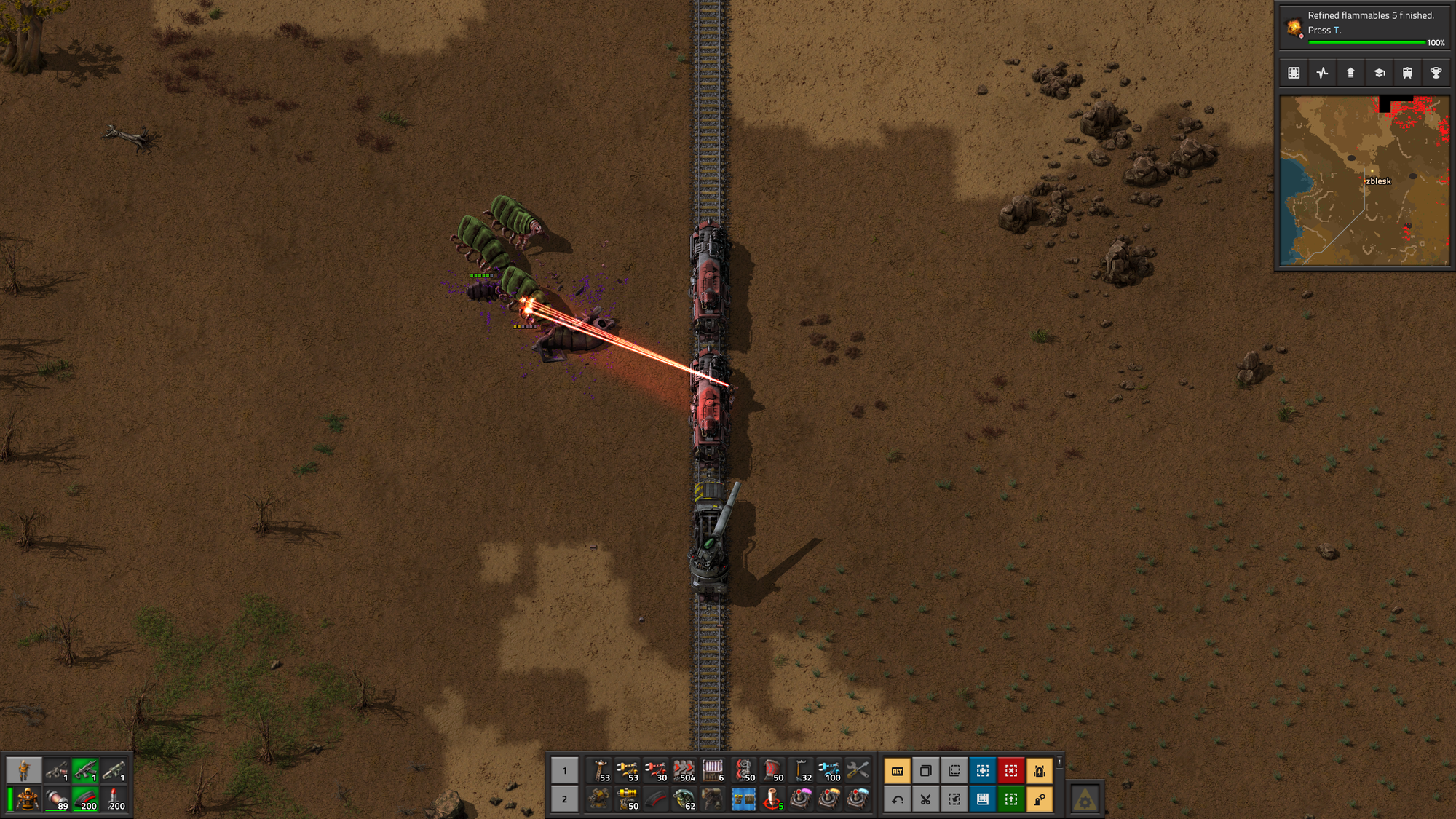Toggle the ALT mode shortcut button
The height and width of the screenshot is (819, 1456).
pos(897,770)
